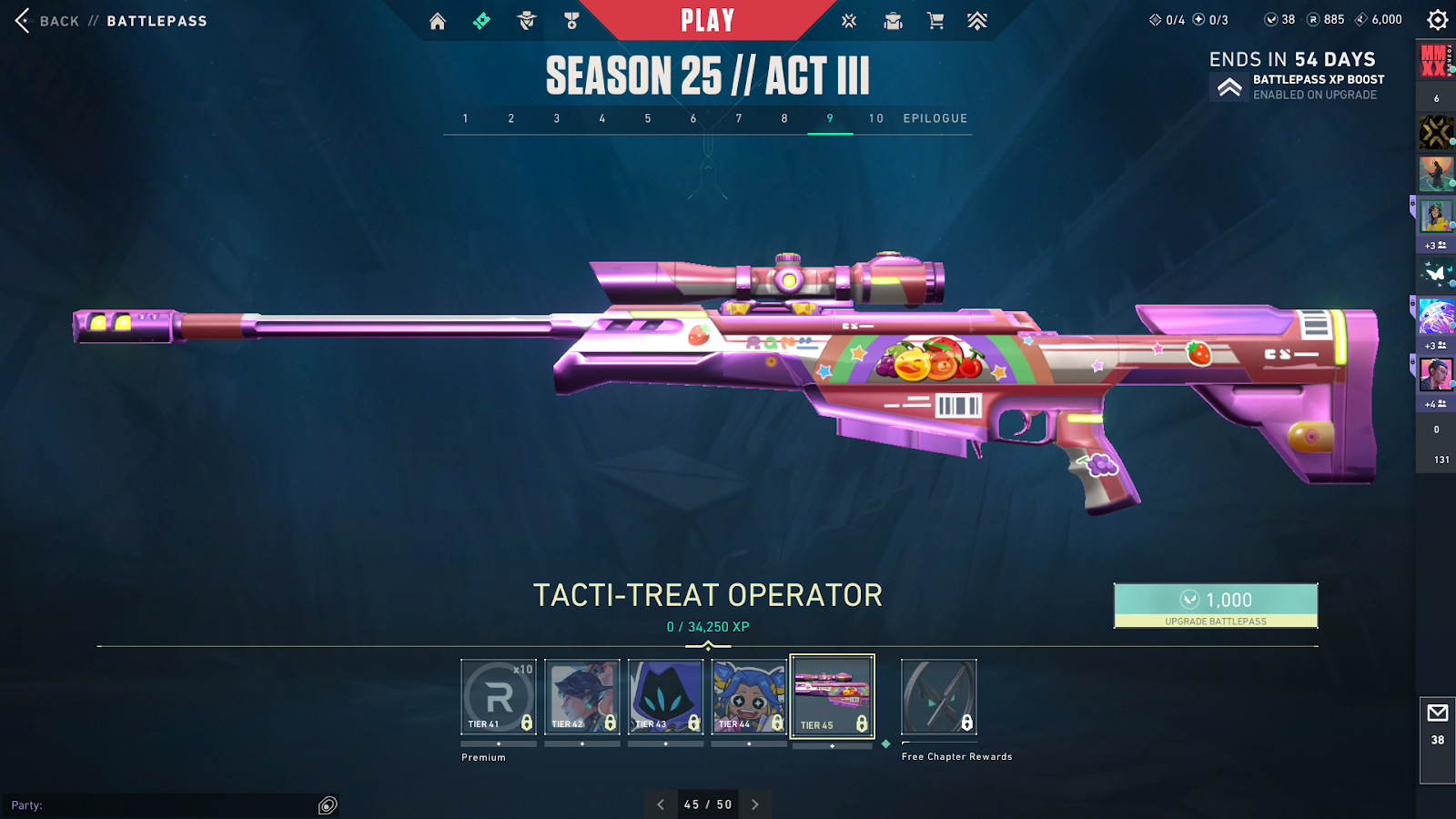Go to previous reward page arrow
Image resolution: width=1456 pixels, height=819 pixels.
click(x=661, y=804)
